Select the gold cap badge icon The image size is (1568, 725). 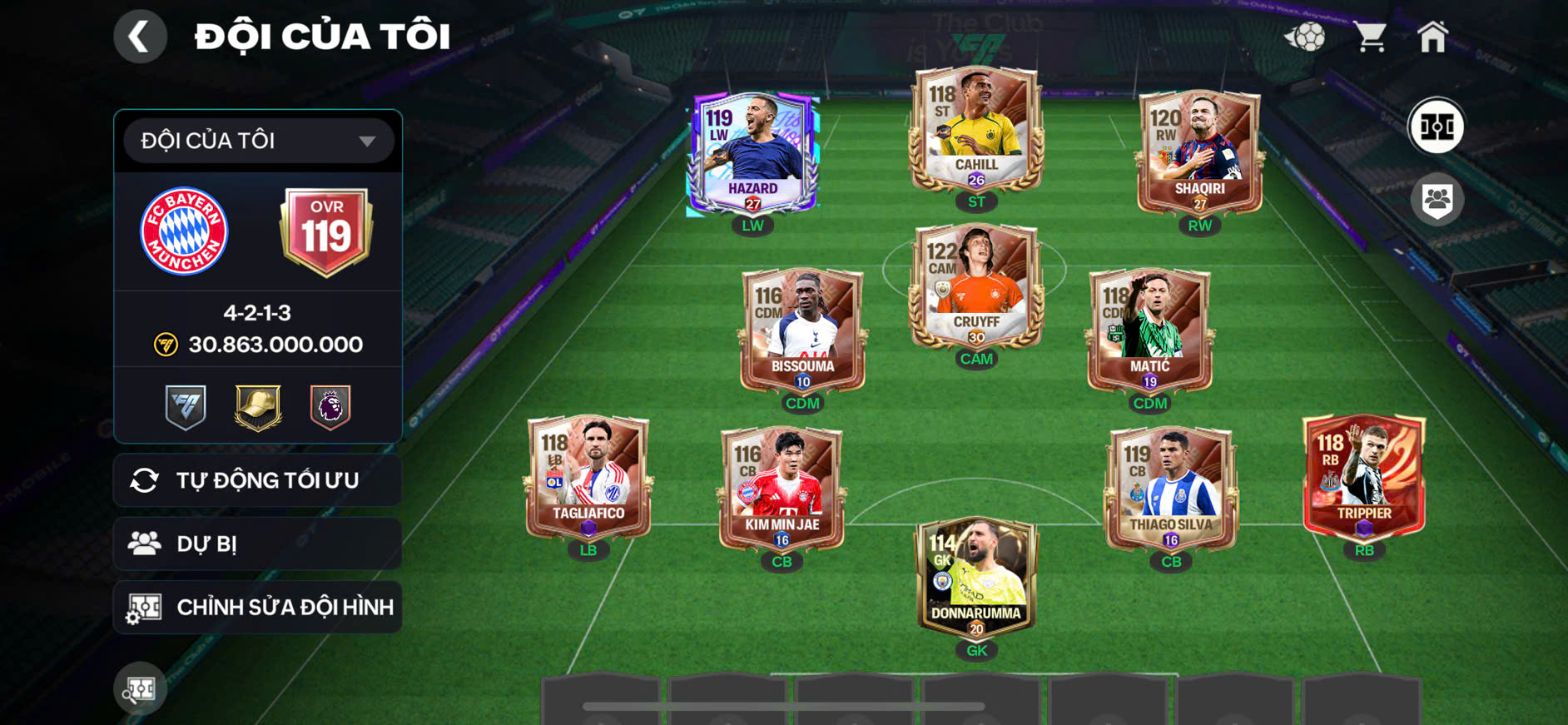[257, 405]
